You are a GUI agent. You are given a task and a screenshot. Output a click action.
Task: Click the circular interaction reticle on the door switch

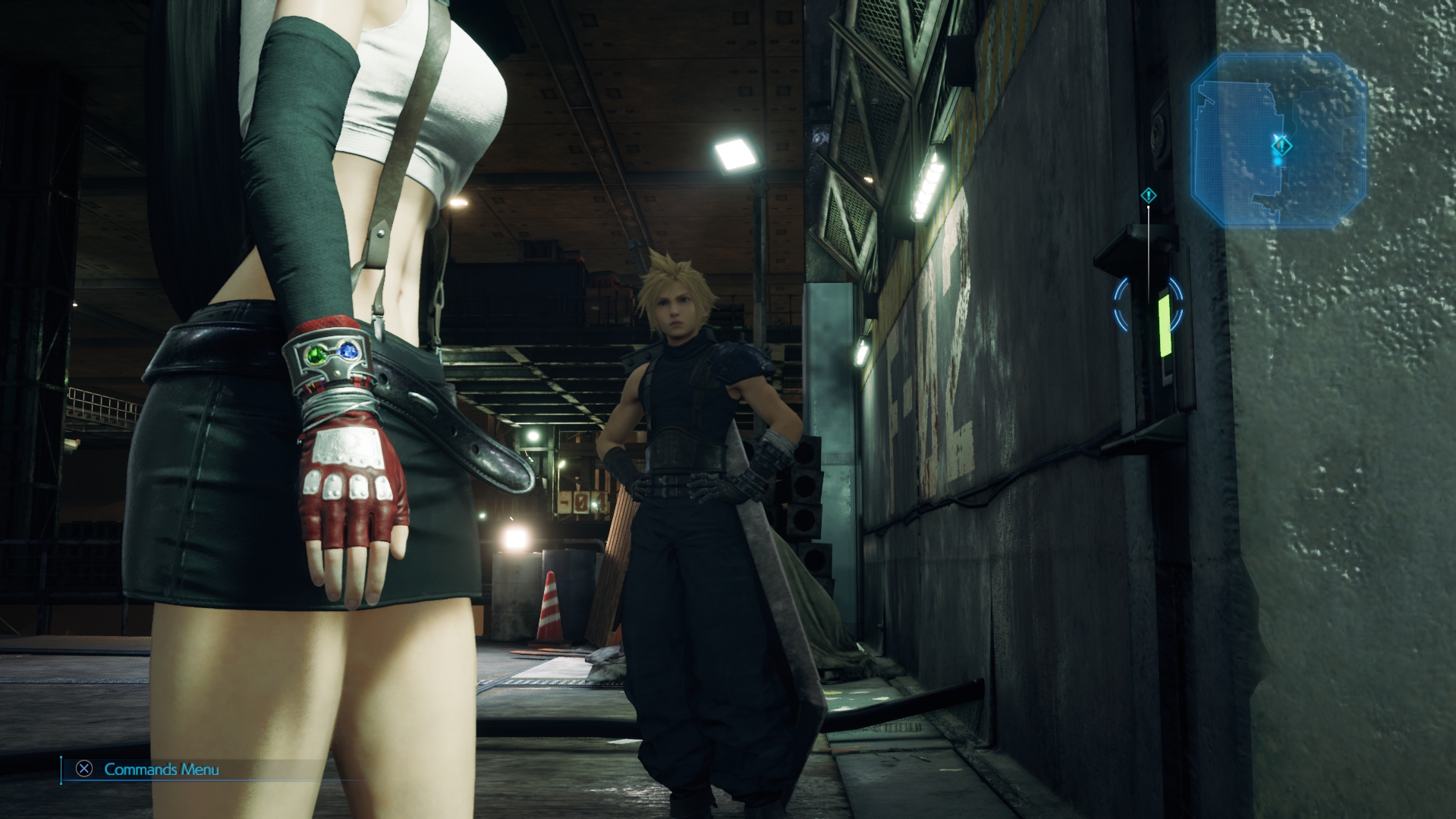click(x=1148, y=306)
